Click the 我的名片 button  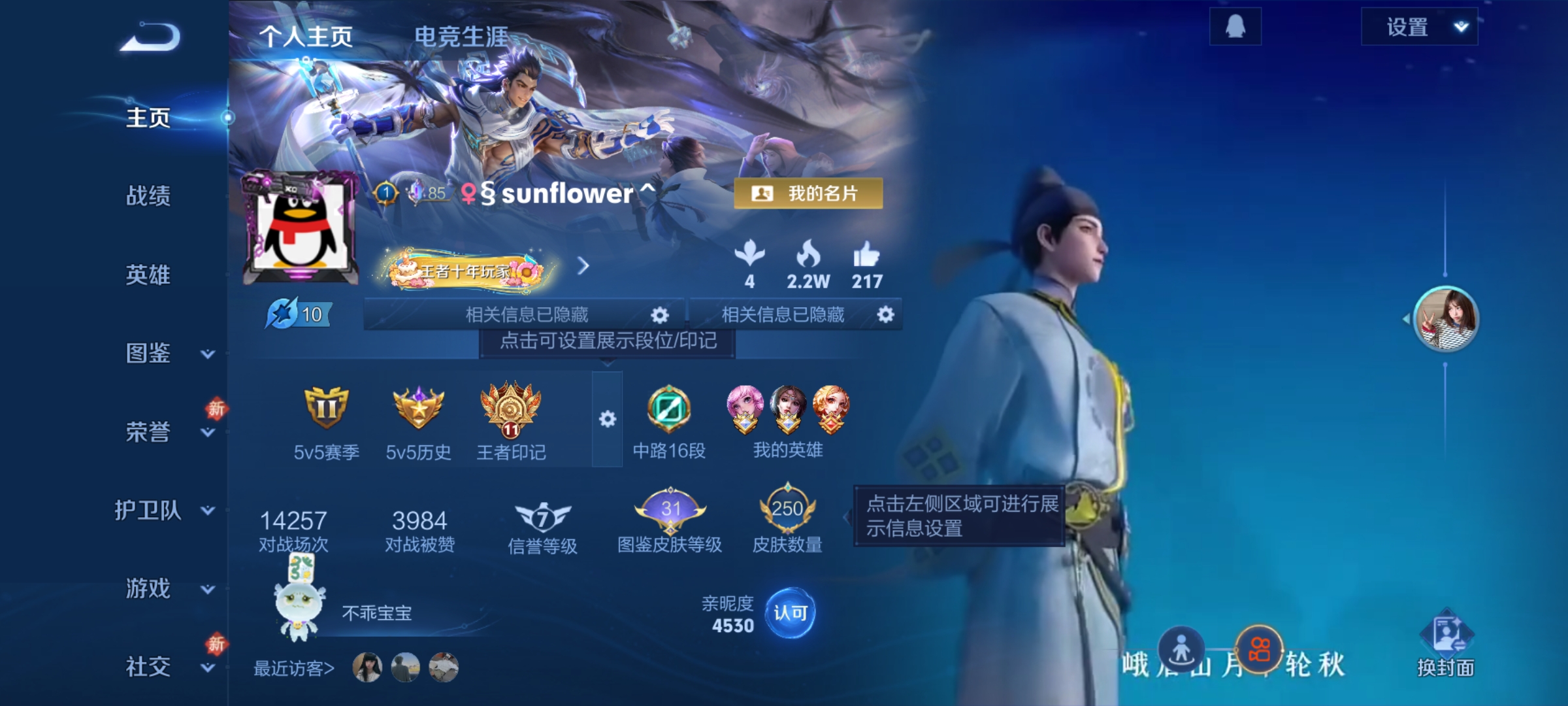807,192
